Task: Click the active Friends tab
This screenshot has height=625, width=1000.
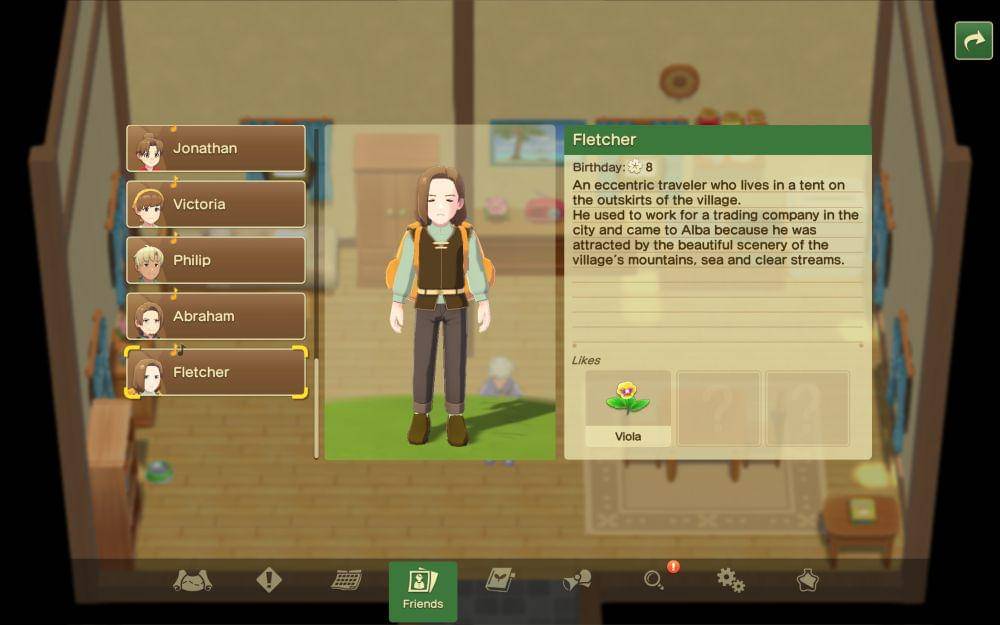Action: pyautogui.click(x=423, y=590)
